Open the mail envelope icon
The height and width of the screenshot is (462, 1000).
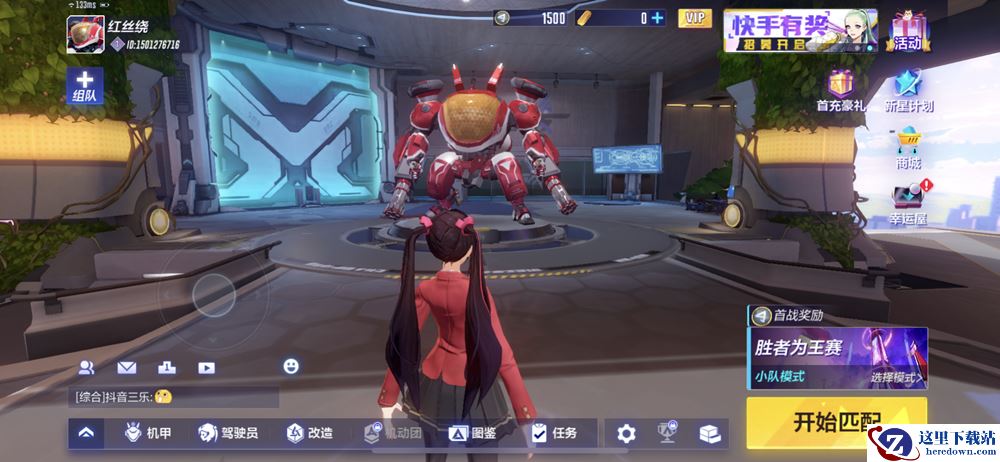(x=126, y=367)
